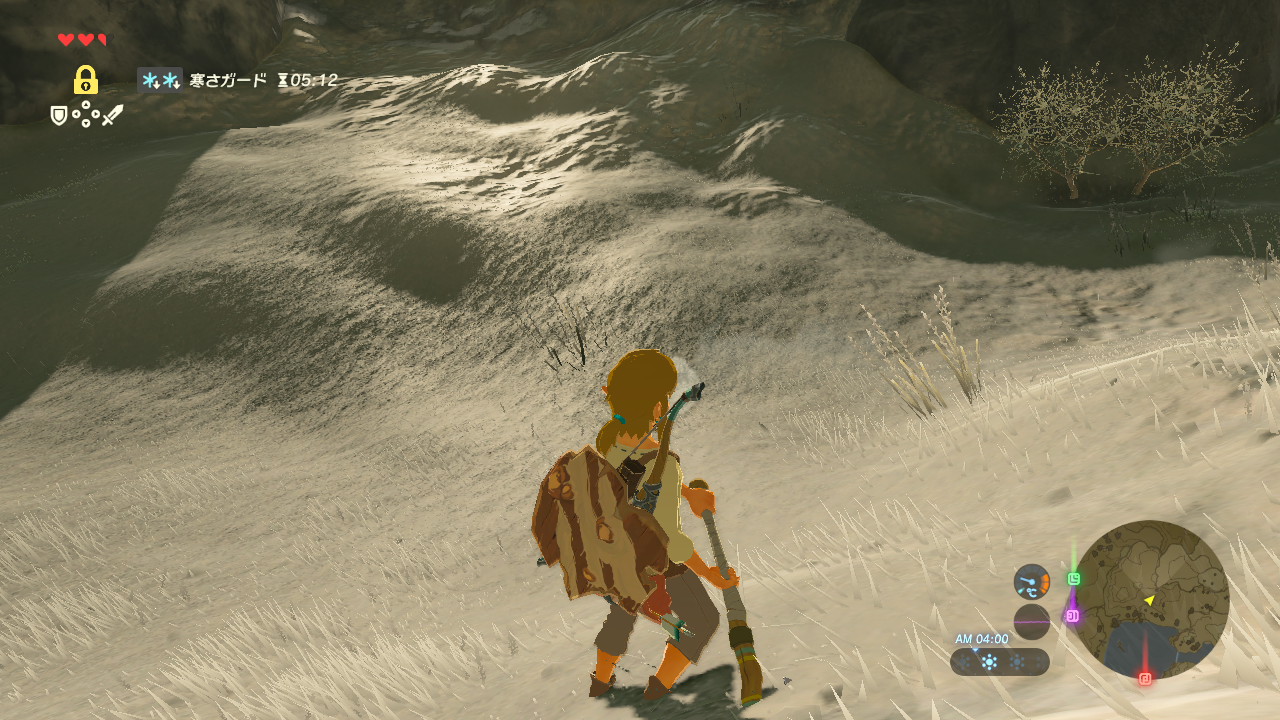This screenshot has width=1280, height=720.
Task: Click the yellow padlock icon
Action: [86, 80]
